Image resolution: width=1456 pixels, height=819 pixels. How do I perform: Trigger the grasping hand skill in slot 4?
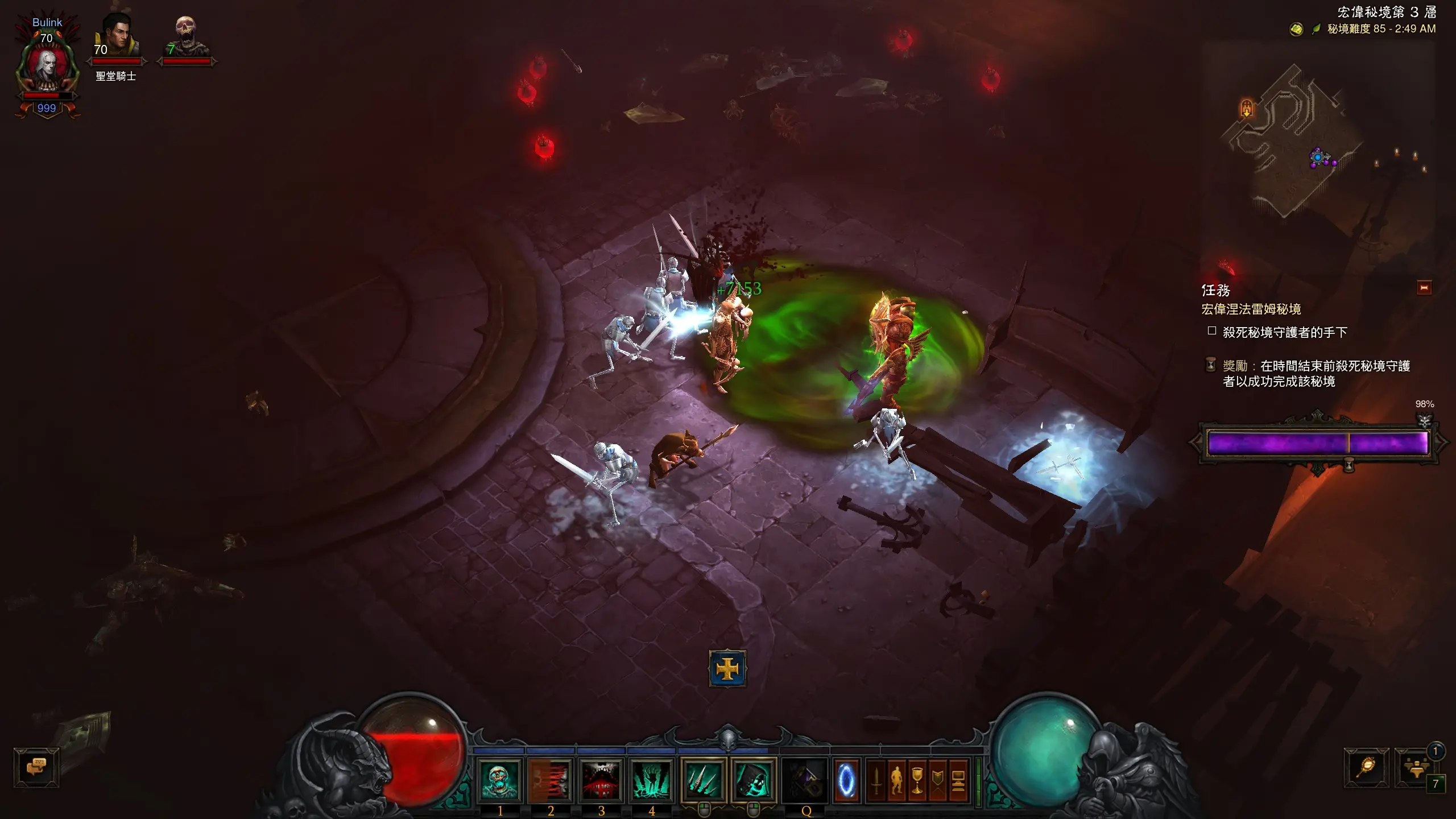pos(651,780)
